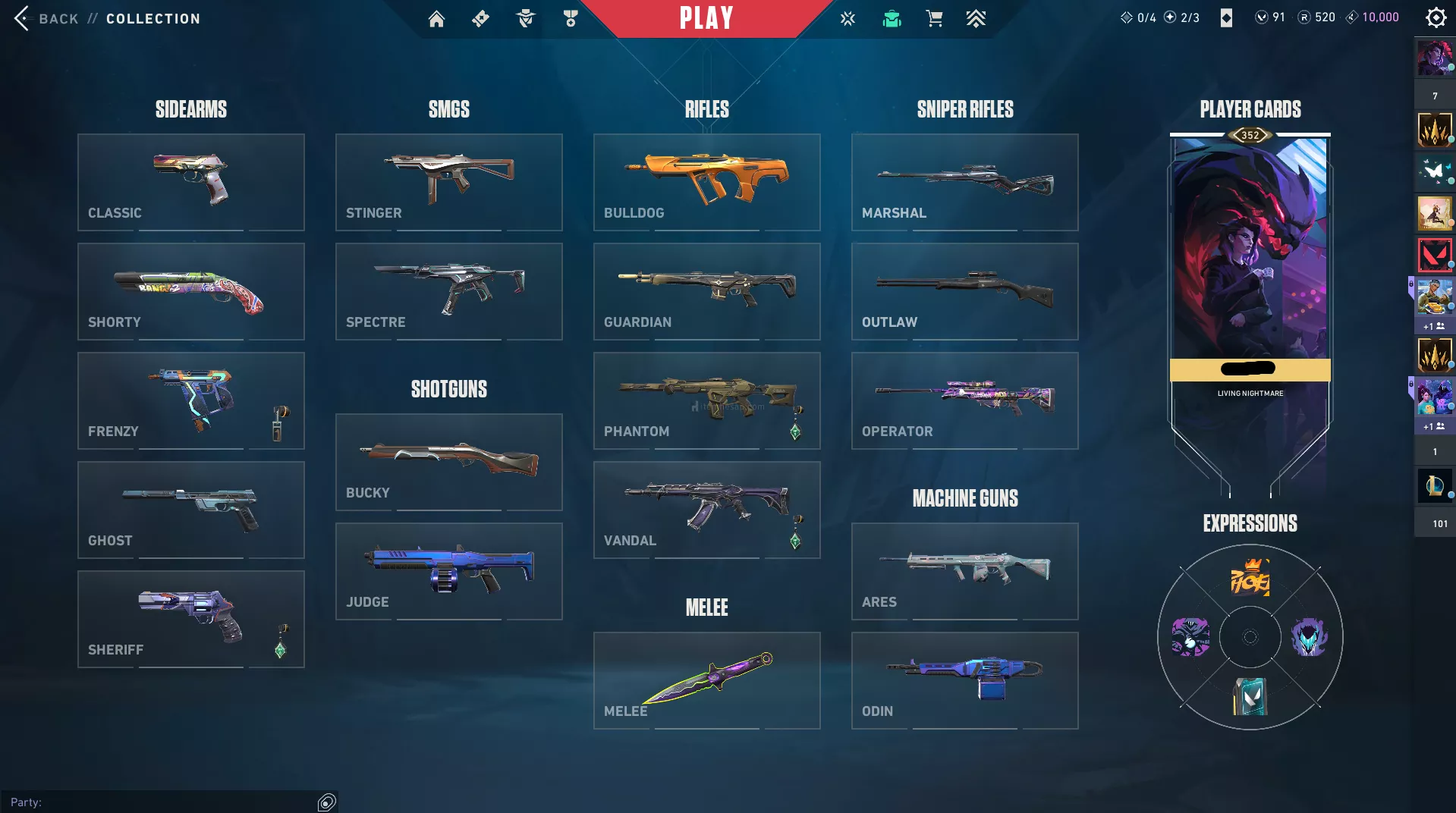Image resolution: width=1456 pixels, height=813 pixels.
Task: Select the Melee knife slot
Action: coord(707,680)
